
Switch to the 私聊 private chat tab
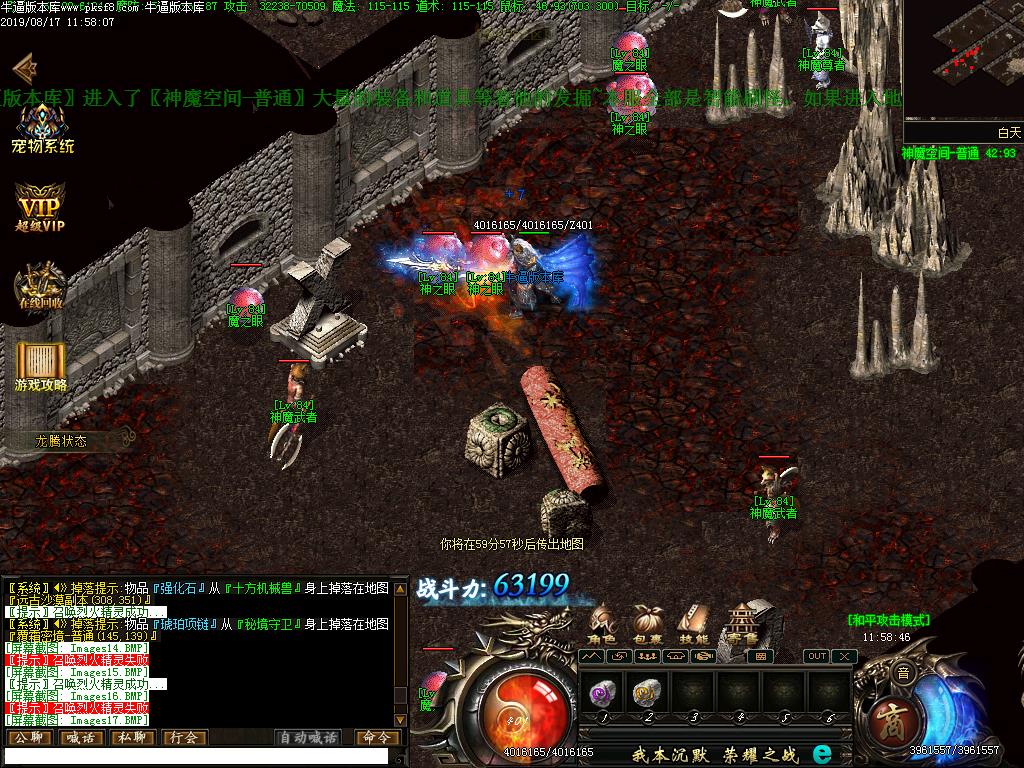click(x=132, y=738)
